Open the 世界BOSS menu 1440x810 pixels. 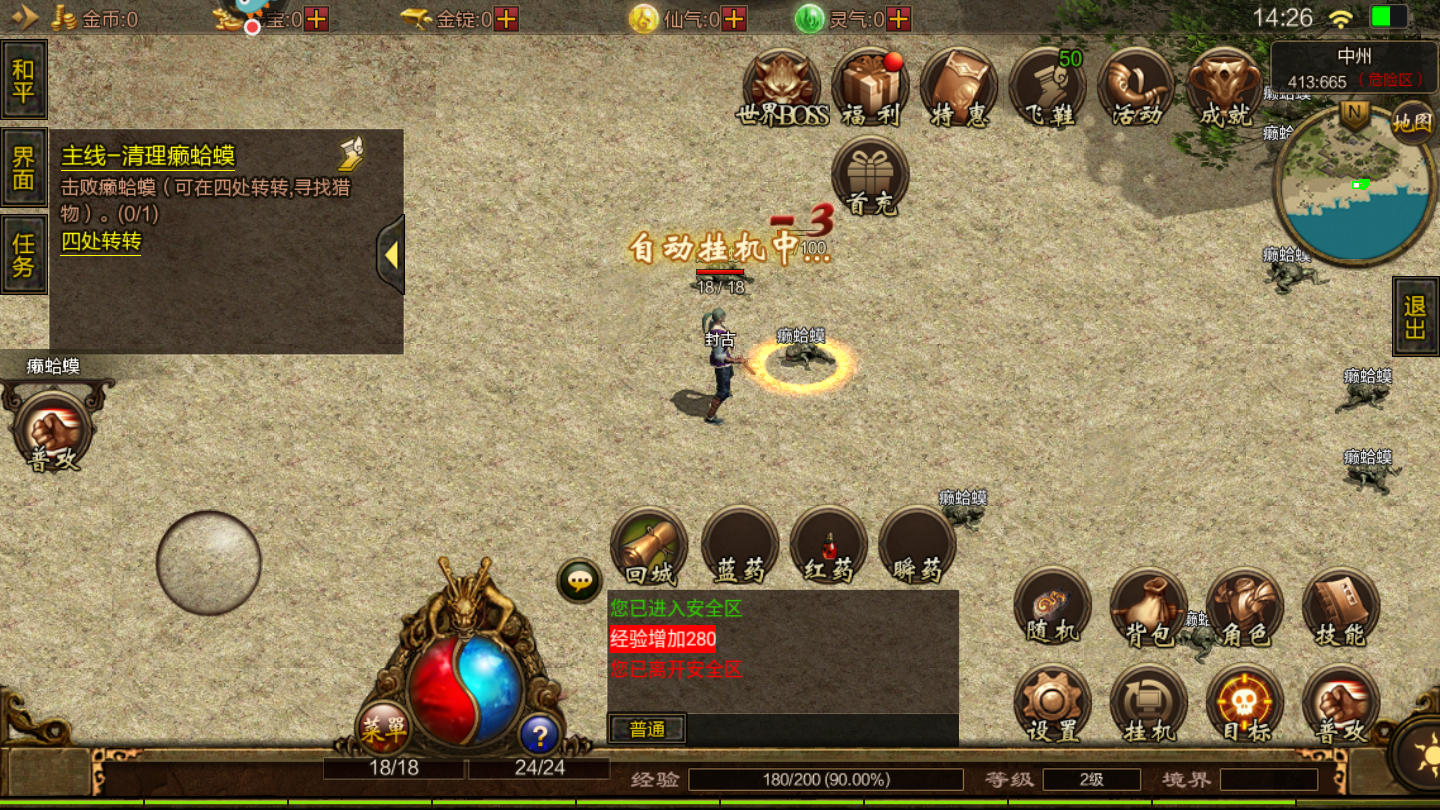pyautogui.click(x=782, y=88)
